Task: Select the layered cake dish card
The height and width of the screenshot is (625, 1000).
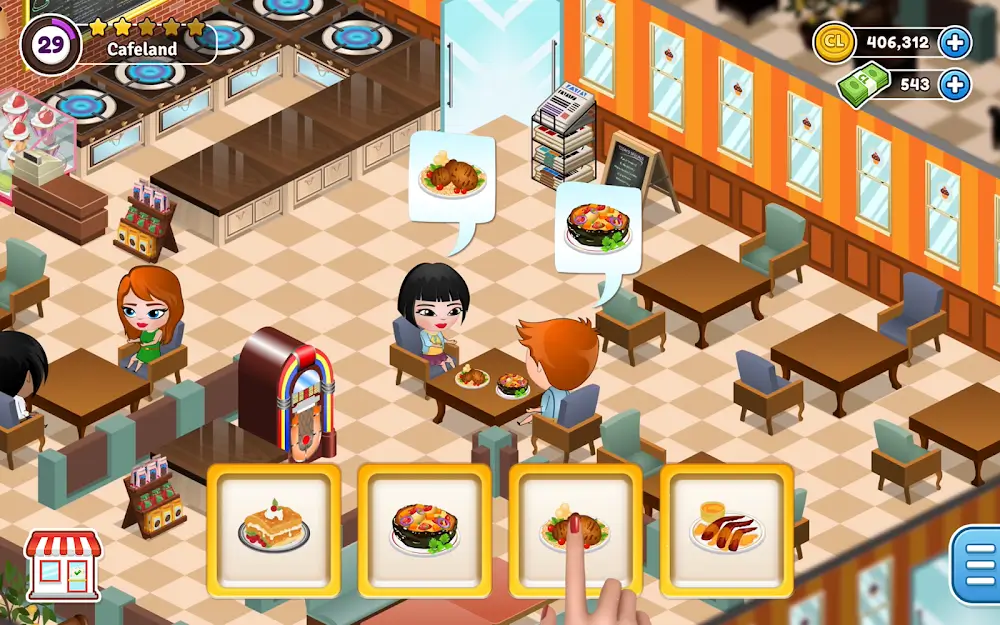Action: click(273, 530)
